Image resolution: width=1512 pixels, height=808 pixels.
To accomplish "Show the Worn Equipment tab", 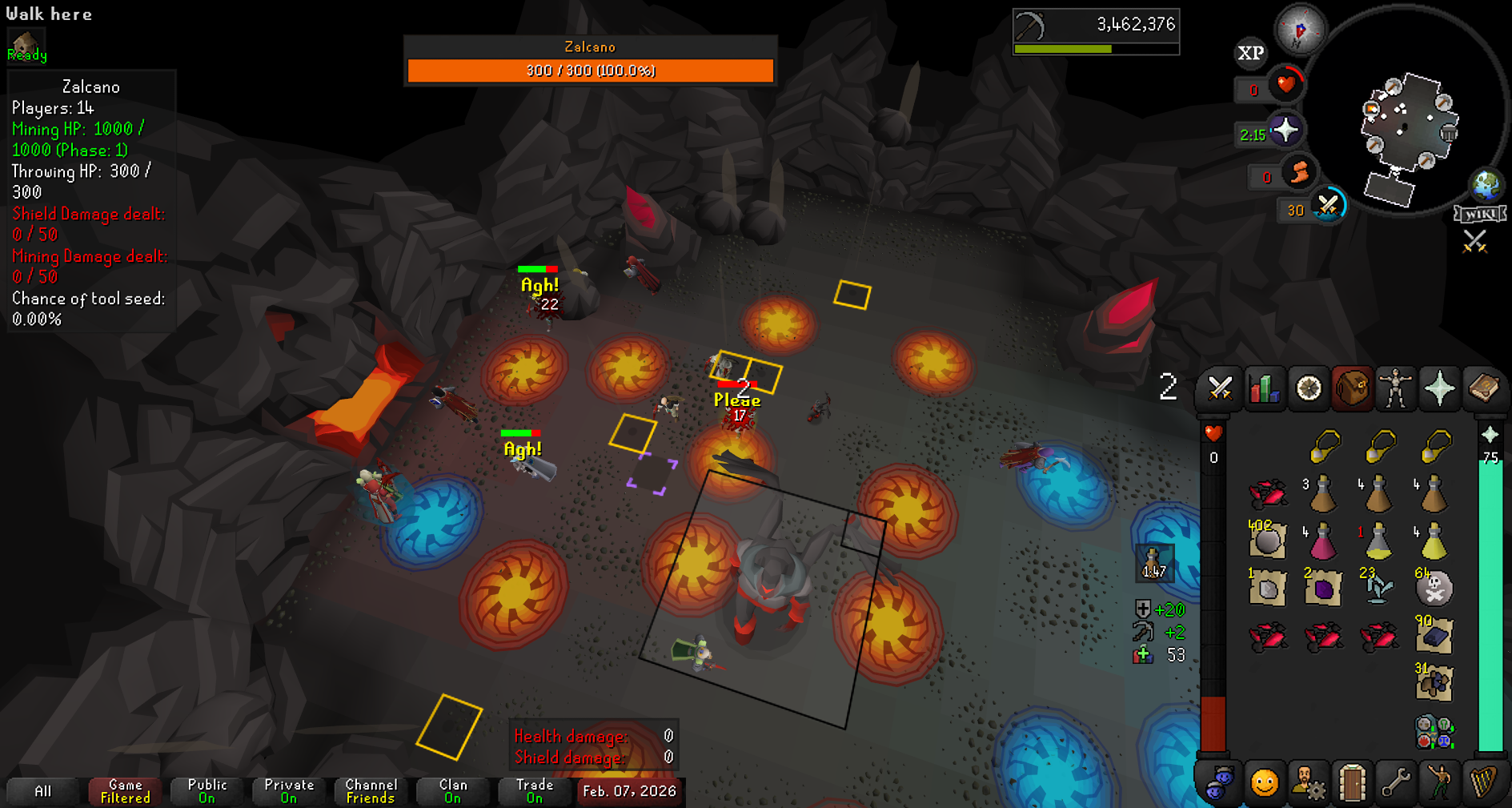I will 1396,389.
